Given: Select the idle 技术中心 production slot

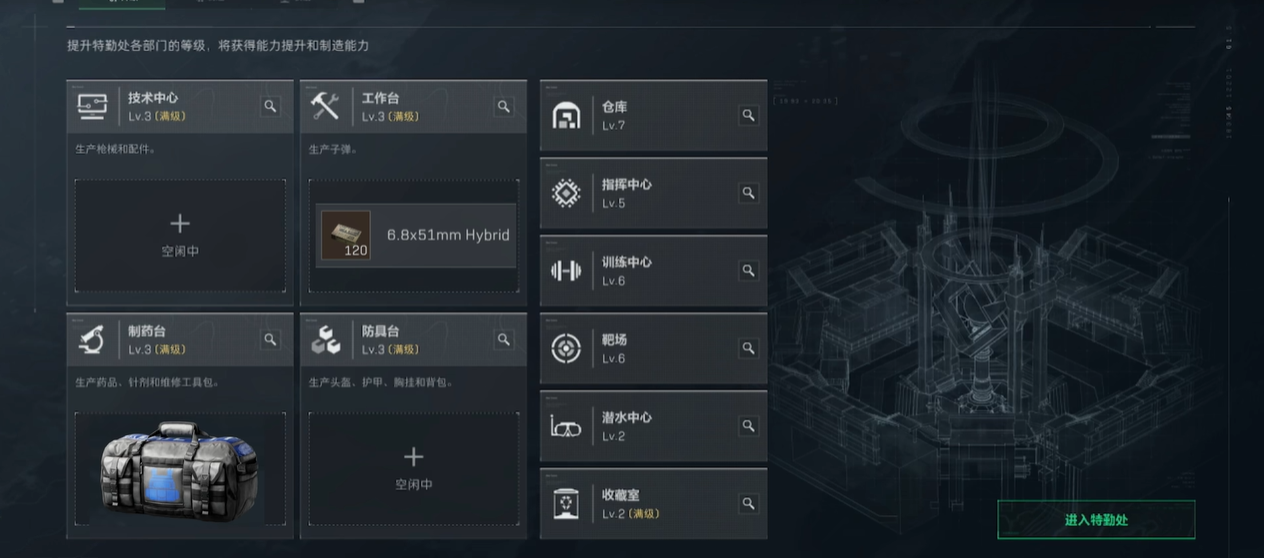Looking at the screenshot, I should [180, 235].
